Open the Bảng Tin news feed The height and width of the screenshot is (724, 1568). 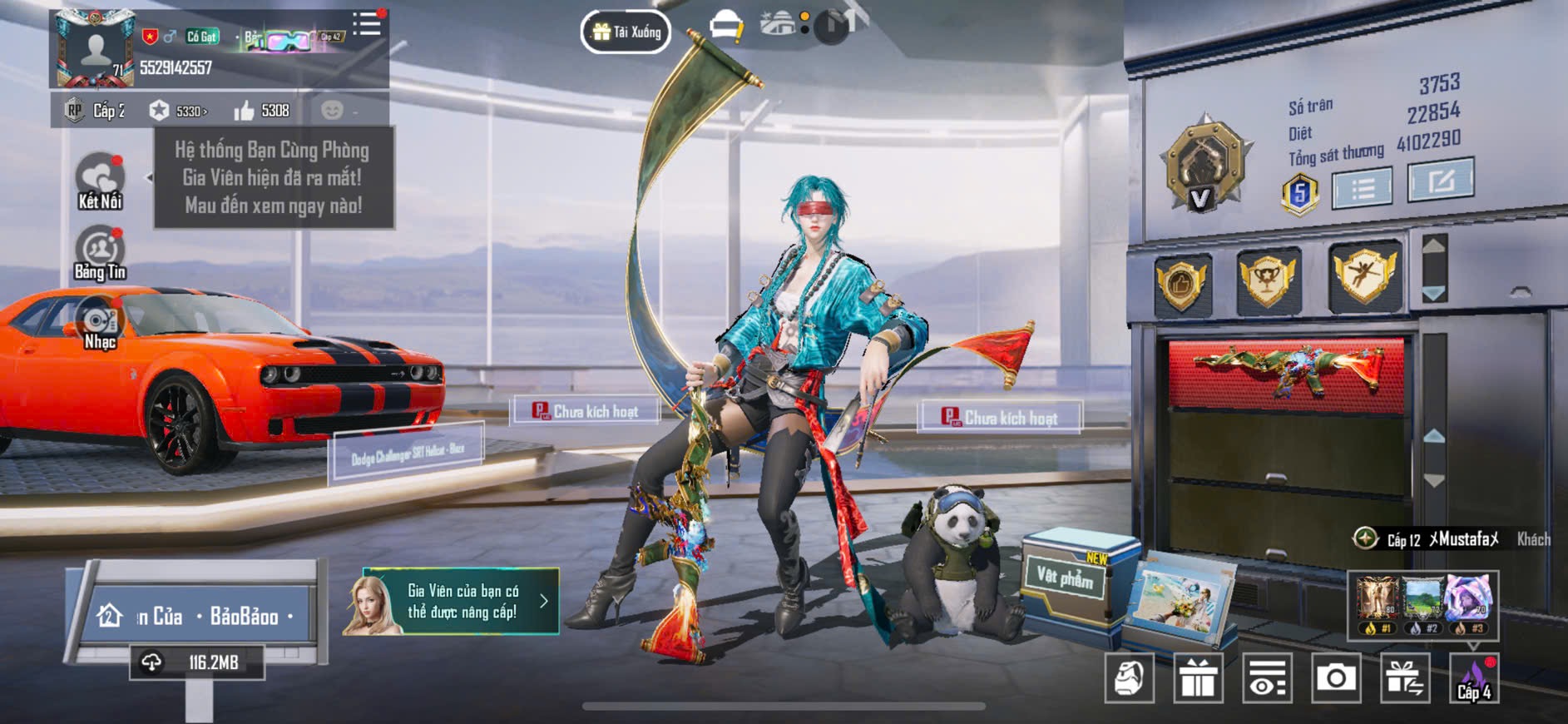(x=101, y=254)
